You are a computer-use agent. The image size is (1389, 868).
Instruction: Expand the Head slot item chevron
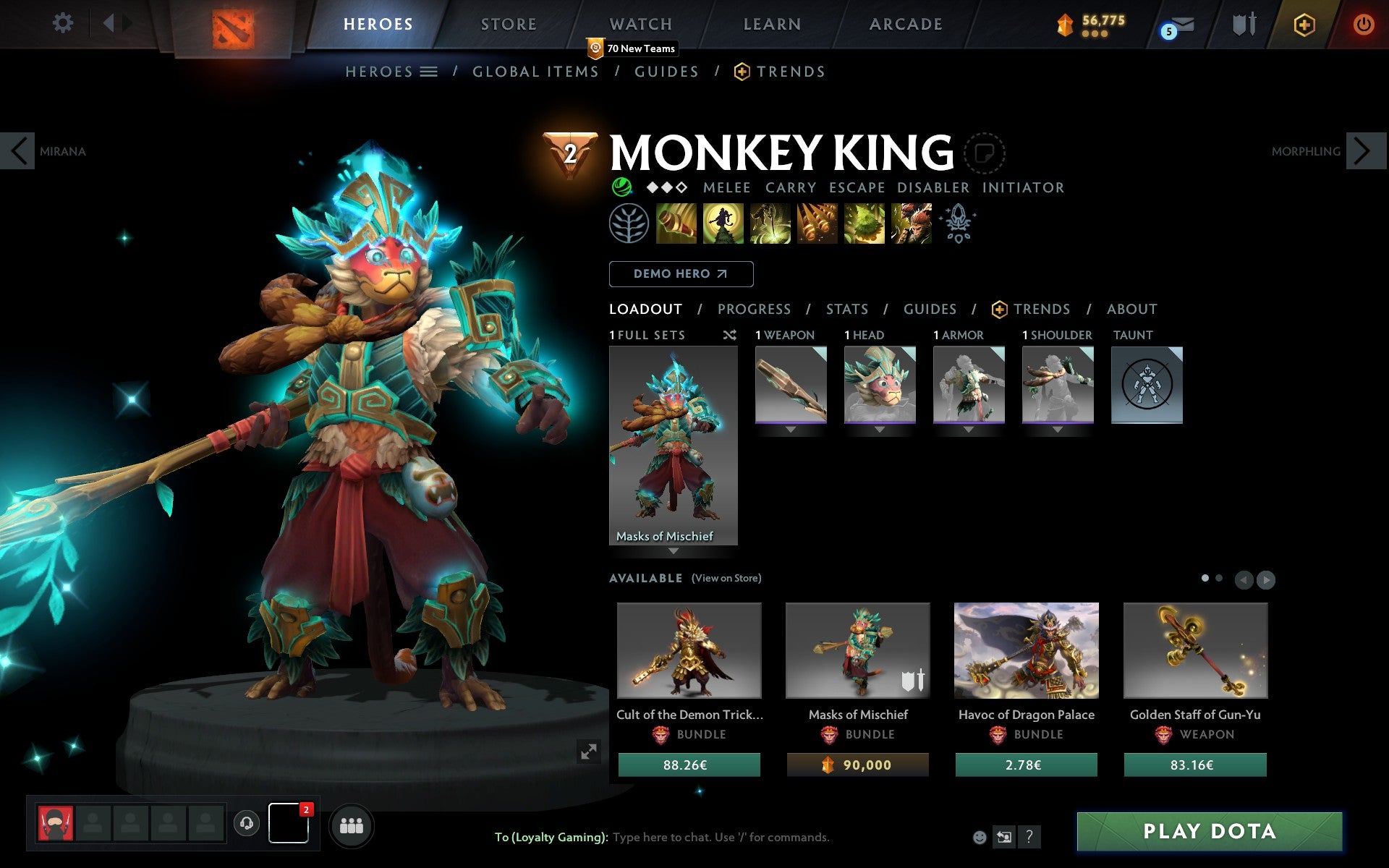point(879,429)
